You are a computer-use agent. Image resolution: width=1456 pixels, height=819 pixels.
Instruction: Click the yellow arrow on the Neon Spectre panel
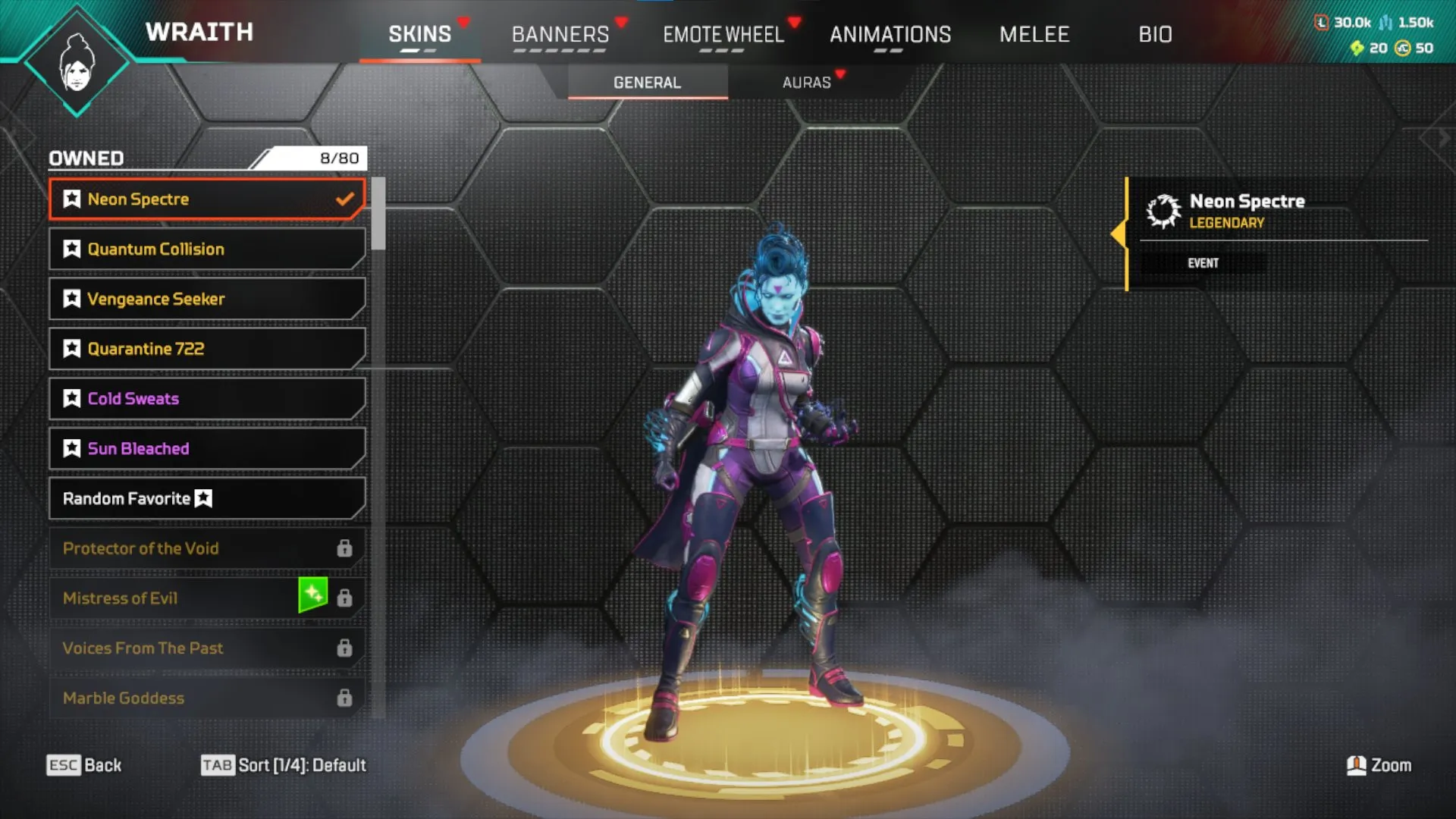(x=1120, y=235)
